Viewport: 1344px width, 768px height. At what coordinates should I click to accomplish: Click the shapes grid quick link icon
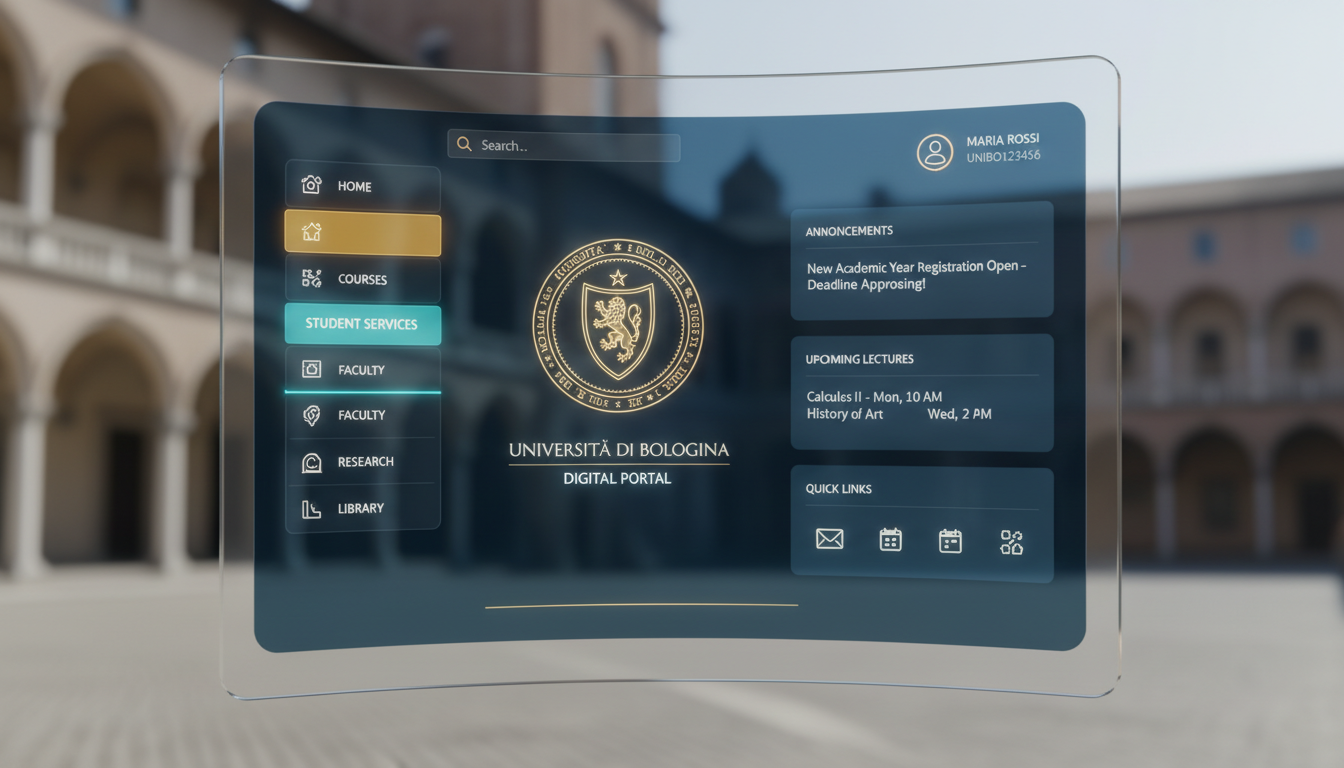(1011, 542)
